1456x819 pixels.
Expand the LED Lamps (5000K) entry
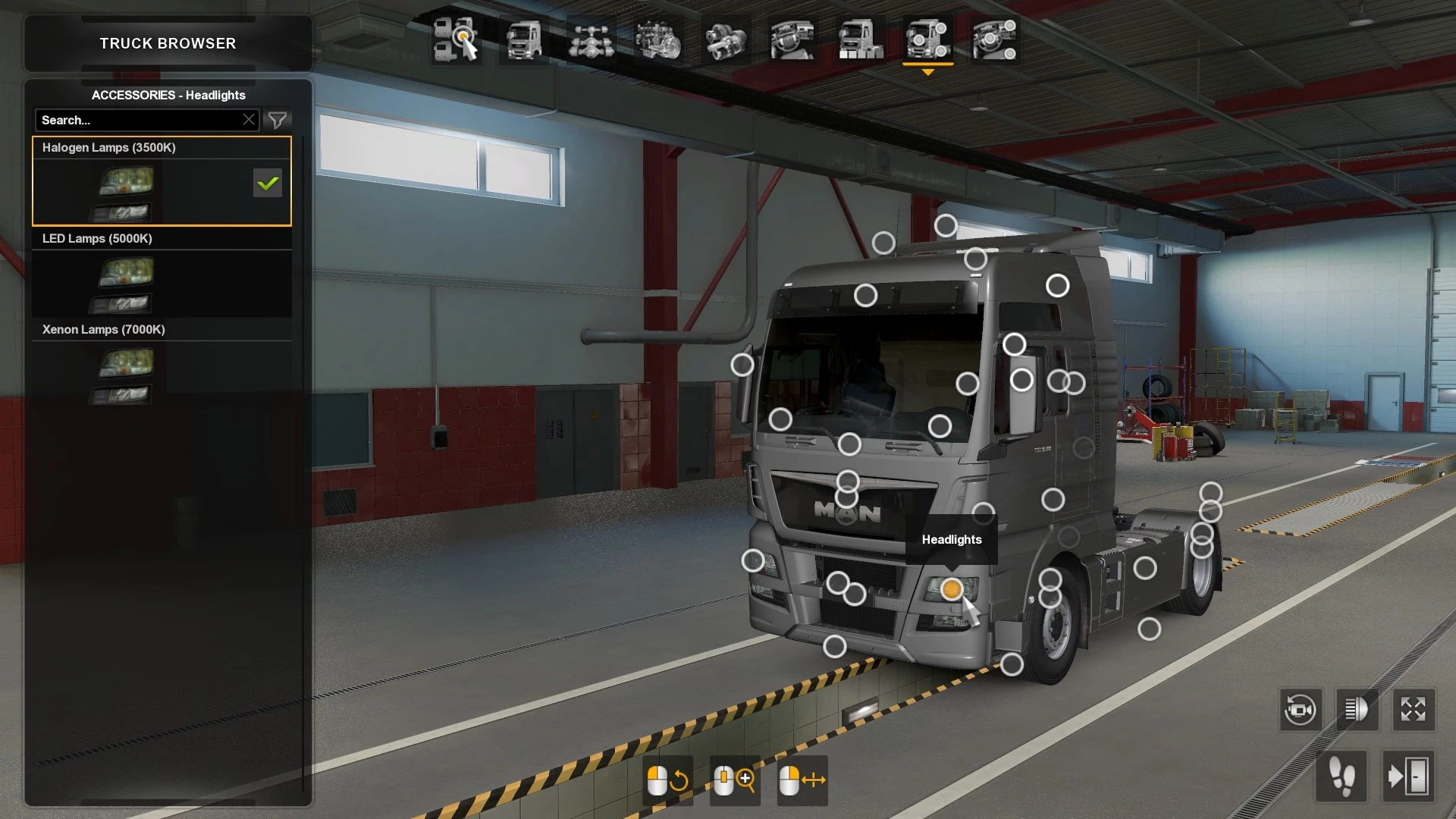point(97,238)
